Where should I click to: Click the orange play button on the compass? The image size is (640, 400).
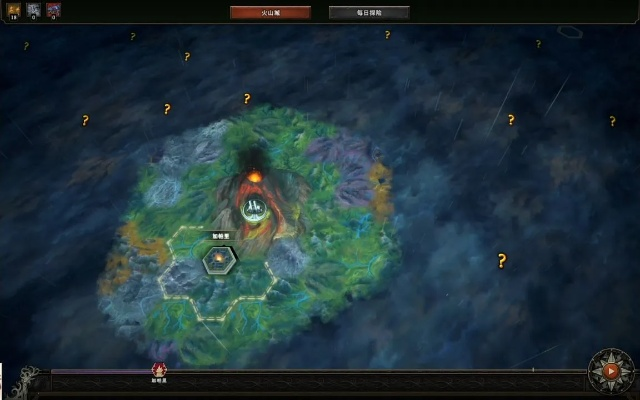611,371
